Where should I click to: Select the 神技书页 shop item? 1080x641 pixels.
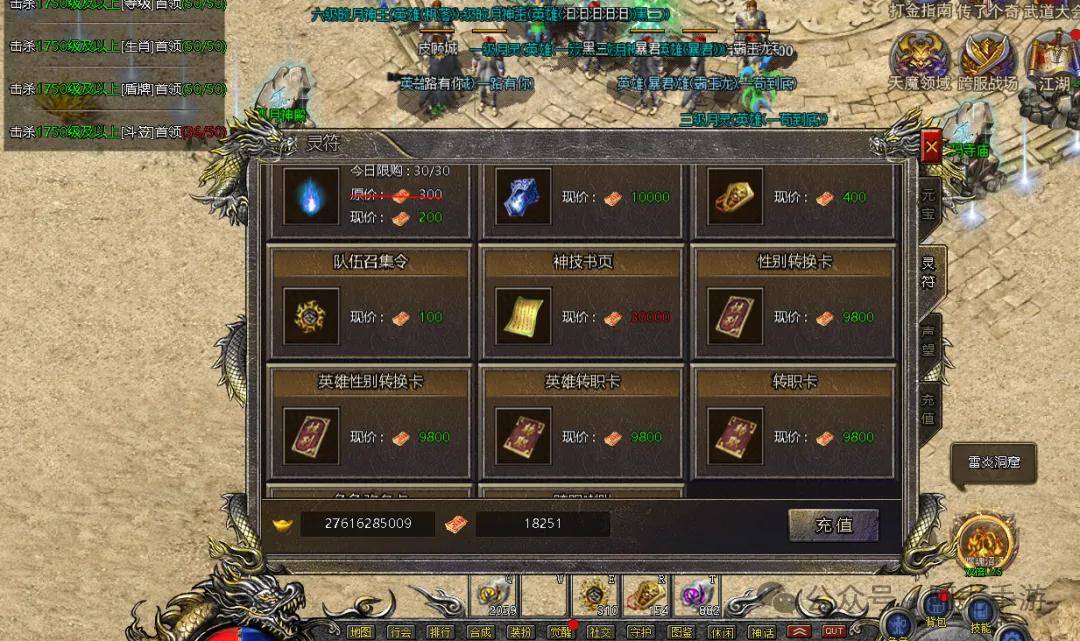click(523, 316)
